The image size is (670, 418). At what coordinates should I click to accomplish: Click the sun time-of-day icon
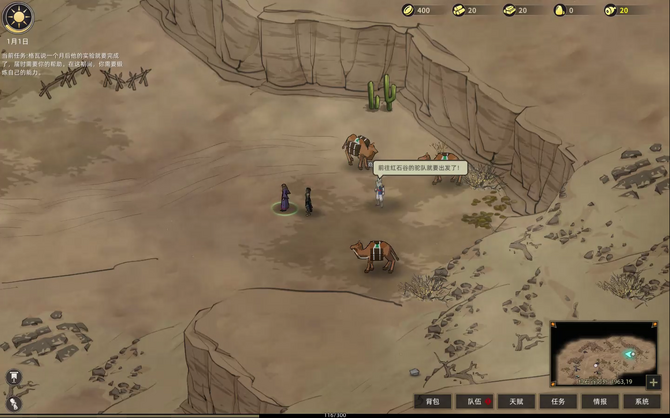point(18,17)
